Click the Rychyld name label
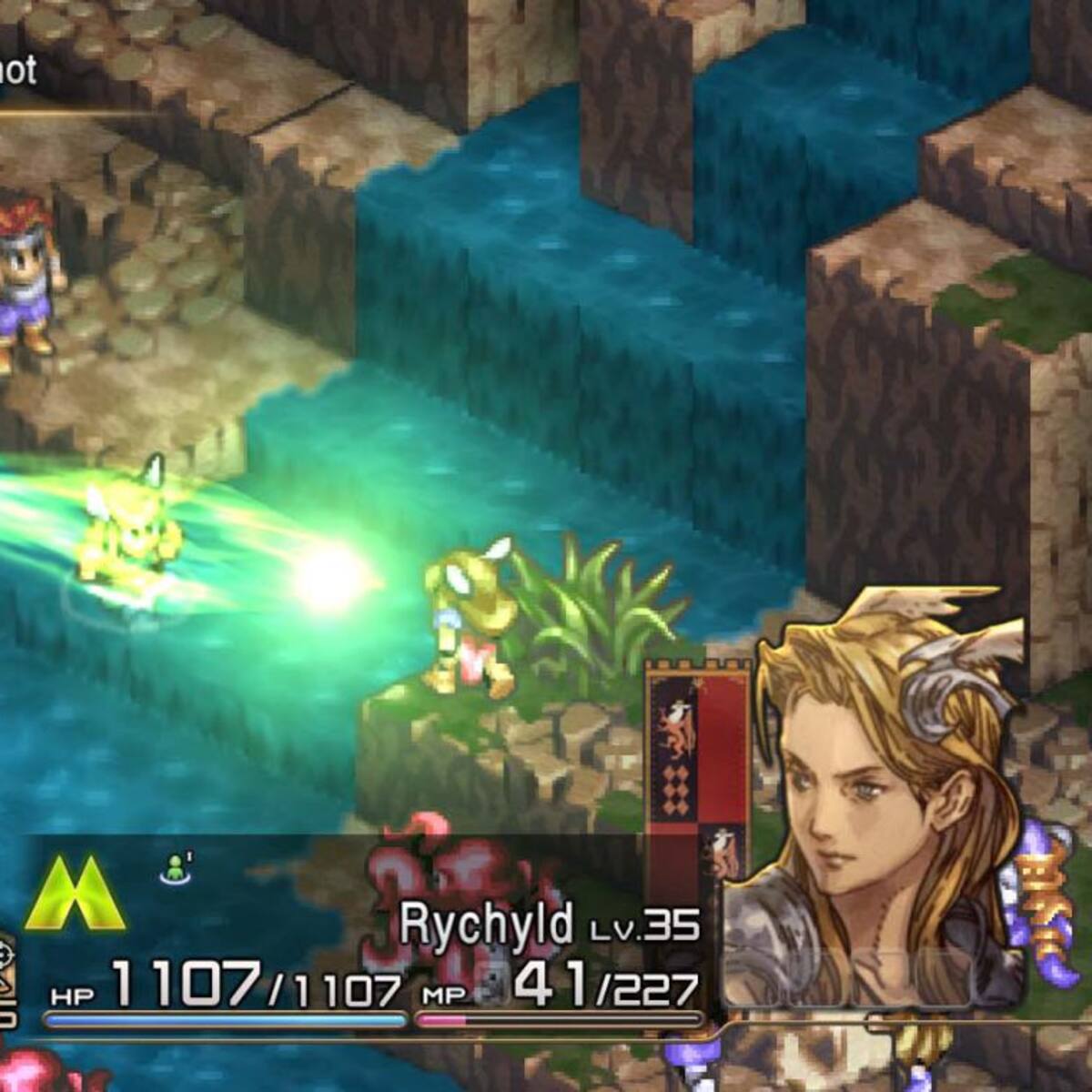The image size is (1092, 1092). pyautogui.click(x=487, y=925)
